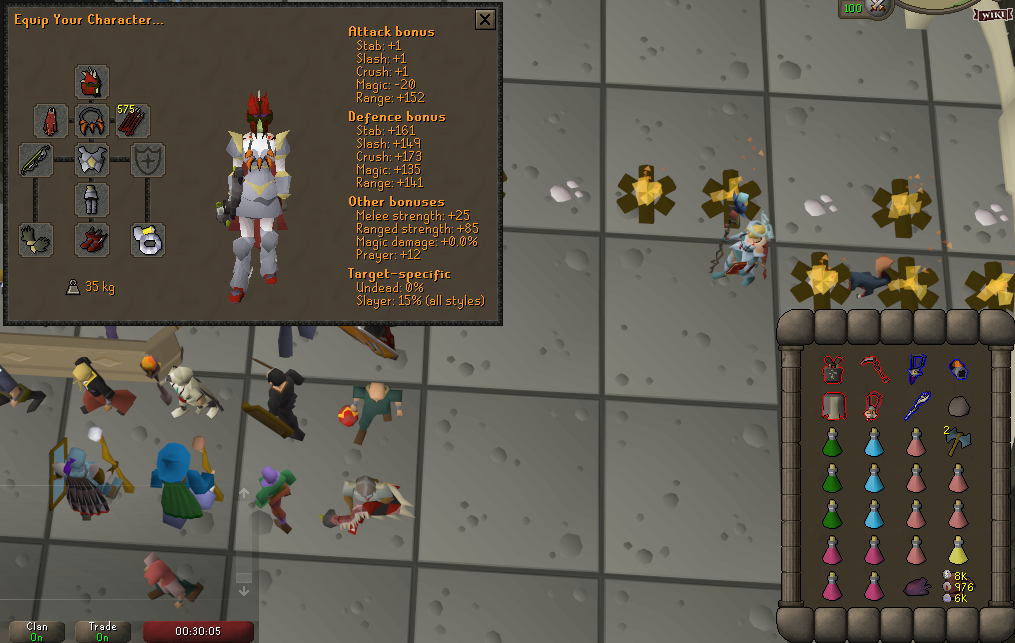Click the white platelegs slot

[92, 199]
